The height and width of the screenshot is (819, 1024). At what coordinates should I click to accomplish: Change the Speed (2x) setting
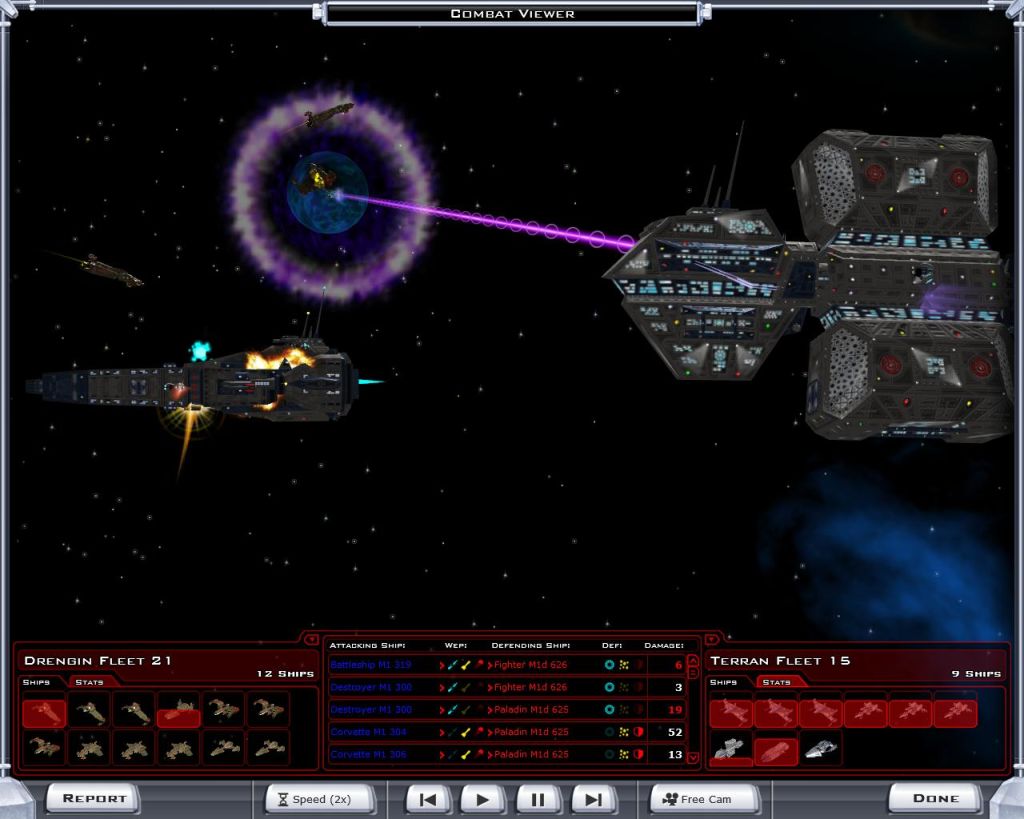(320, 799)
